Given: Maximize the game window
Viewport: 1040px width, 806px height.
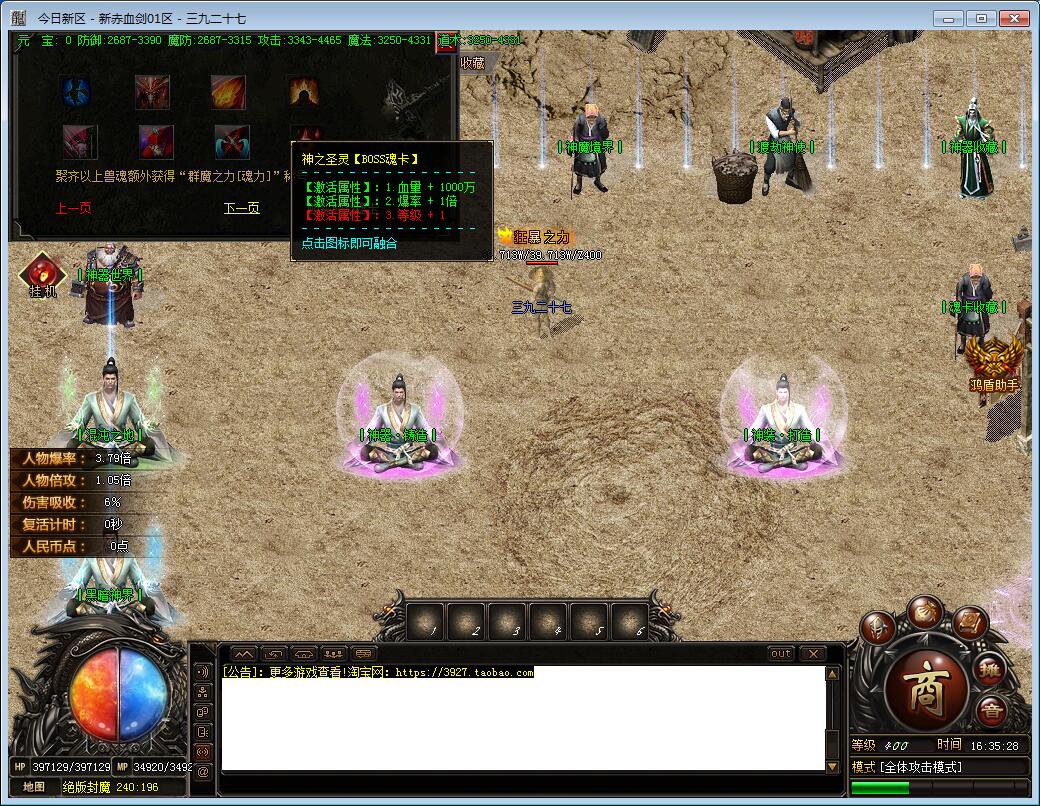Looking at the screenshot, I should pos(982,18).
